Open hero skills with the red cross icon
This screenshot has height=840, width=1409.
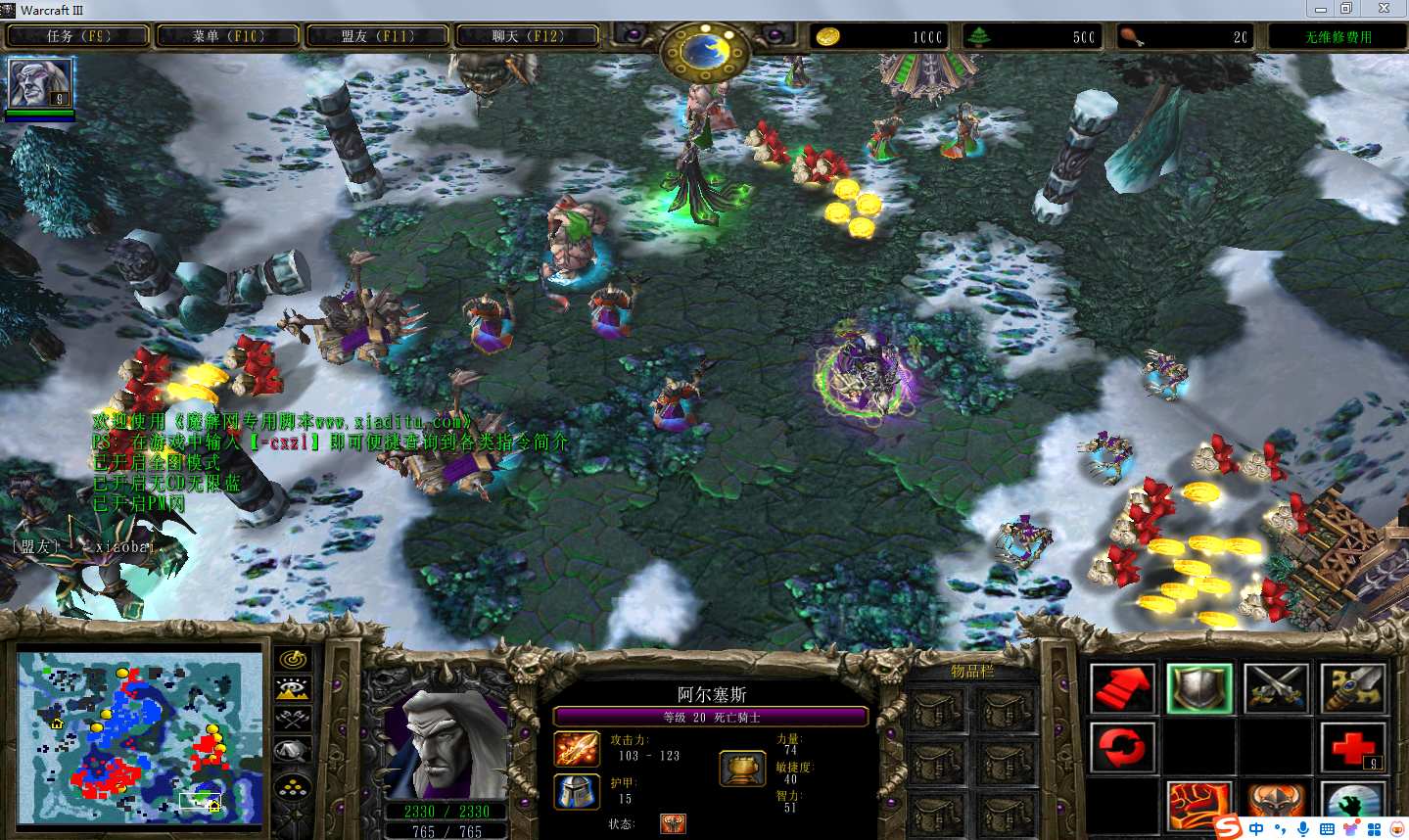(1352, 748)
